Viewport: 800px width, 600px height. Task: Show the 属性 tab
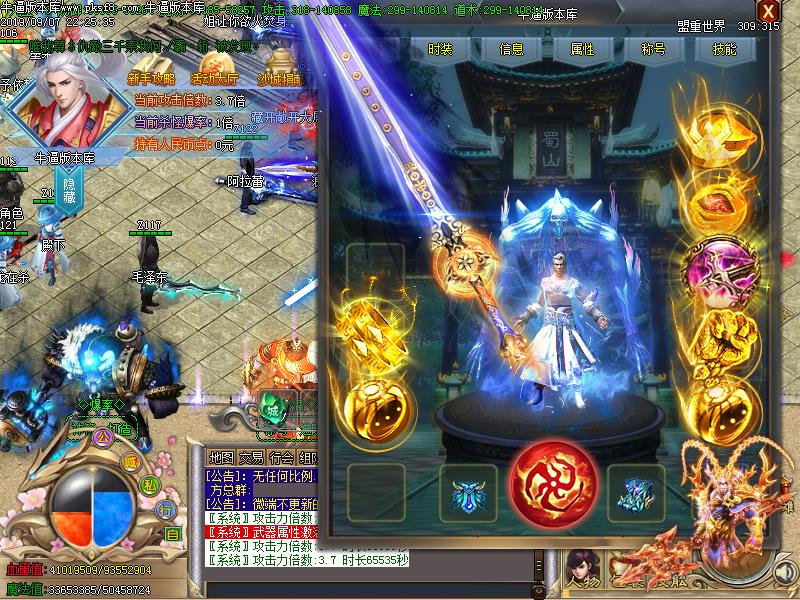[x=582, y=49]
